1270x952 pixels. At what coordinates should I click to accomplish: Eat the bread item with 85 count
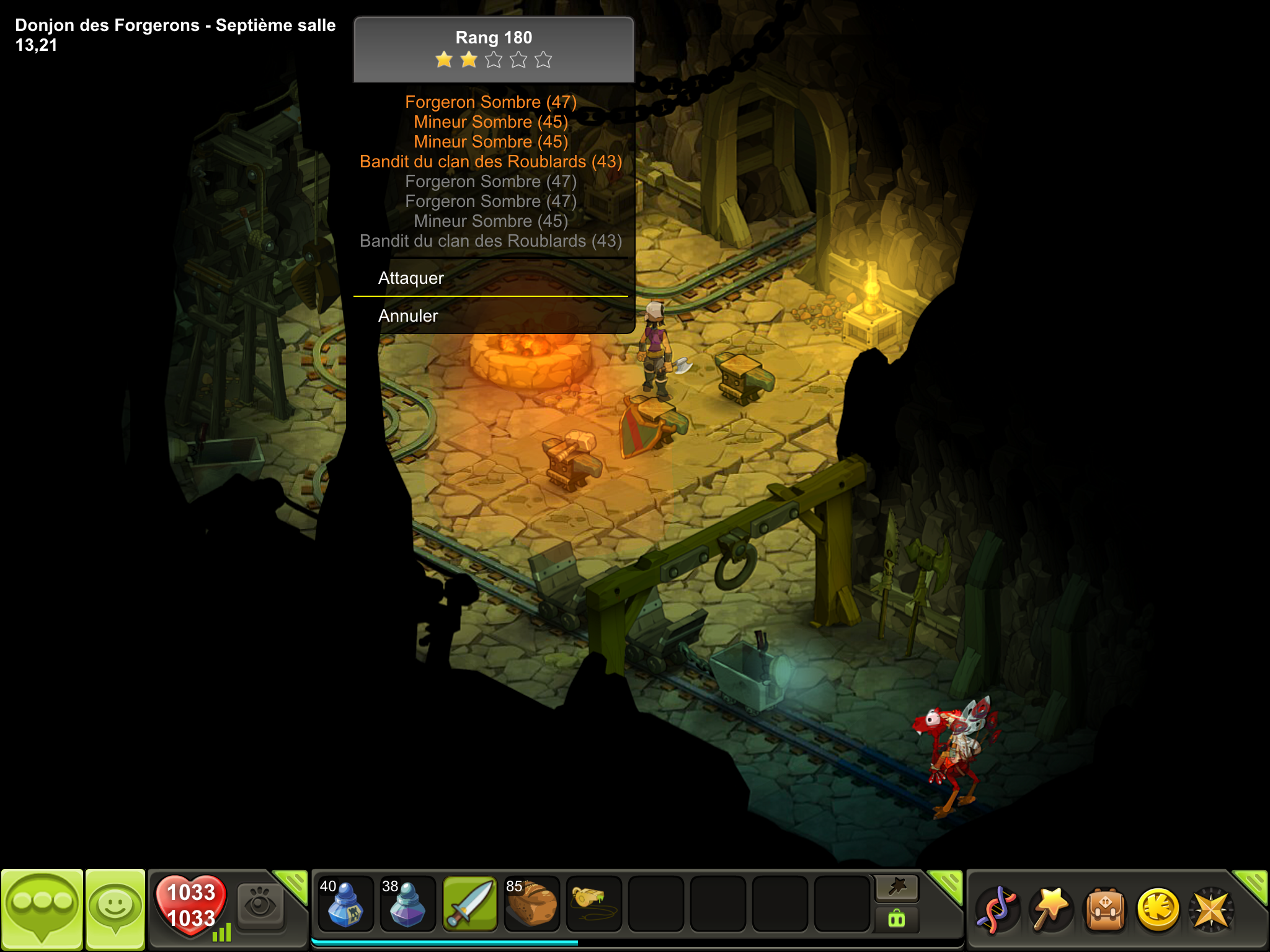coord(531,905)
